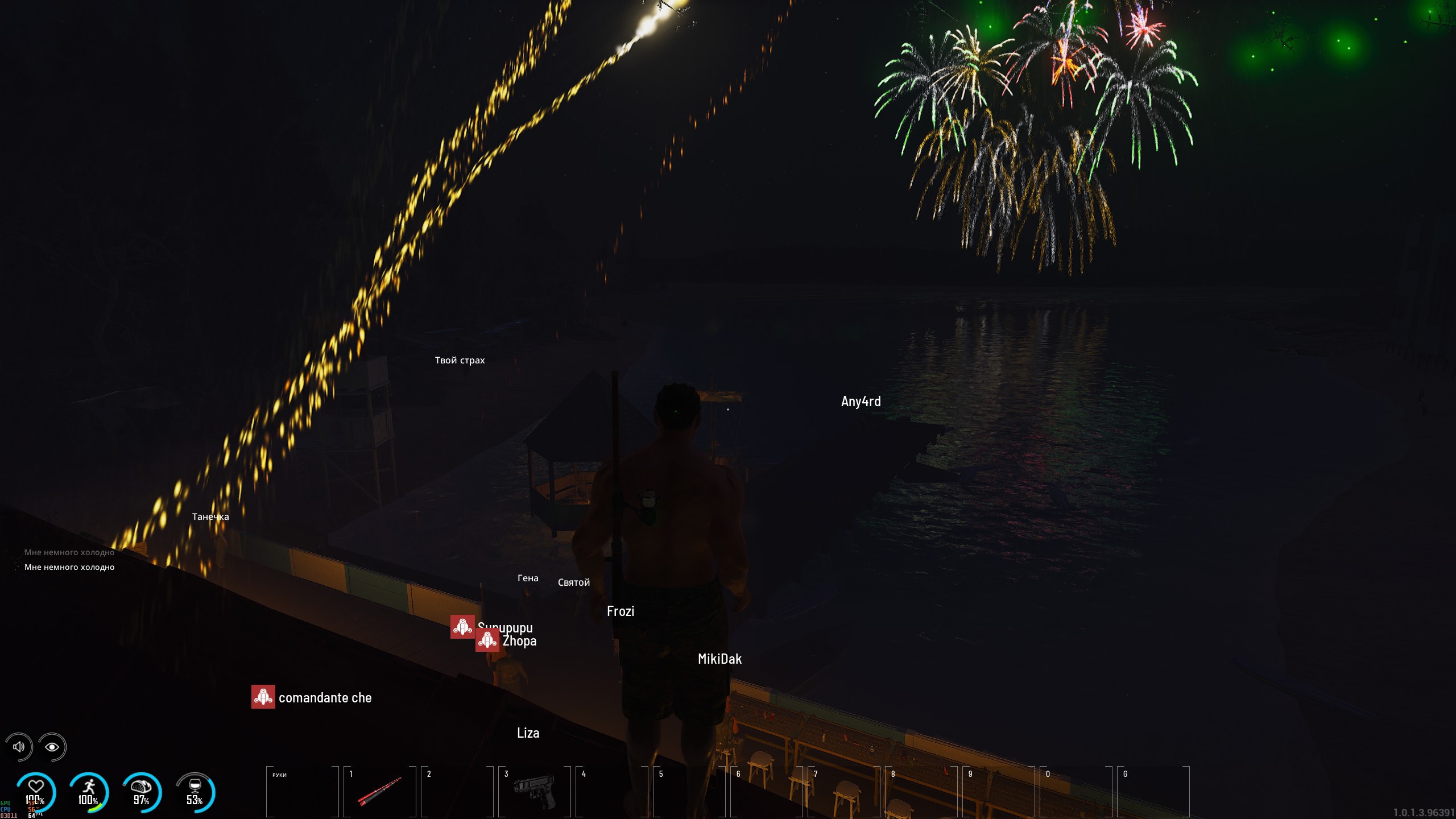Toggle the eye visibility icon

52,747
